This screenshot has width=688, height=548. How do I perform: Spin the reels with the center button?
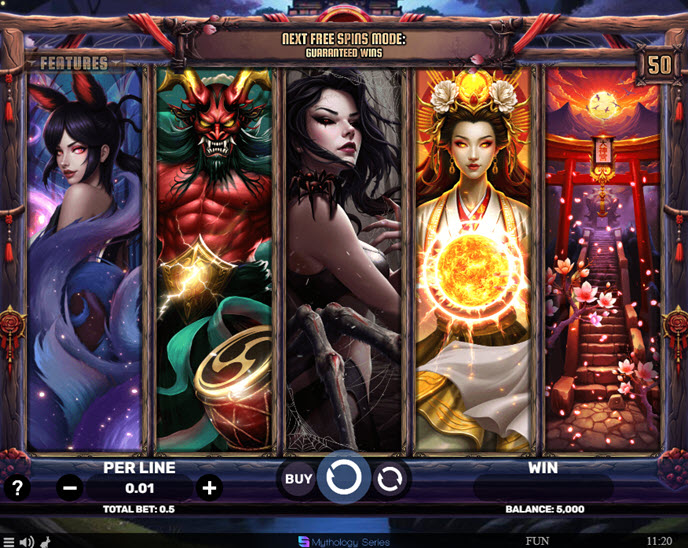pos(343,479)
